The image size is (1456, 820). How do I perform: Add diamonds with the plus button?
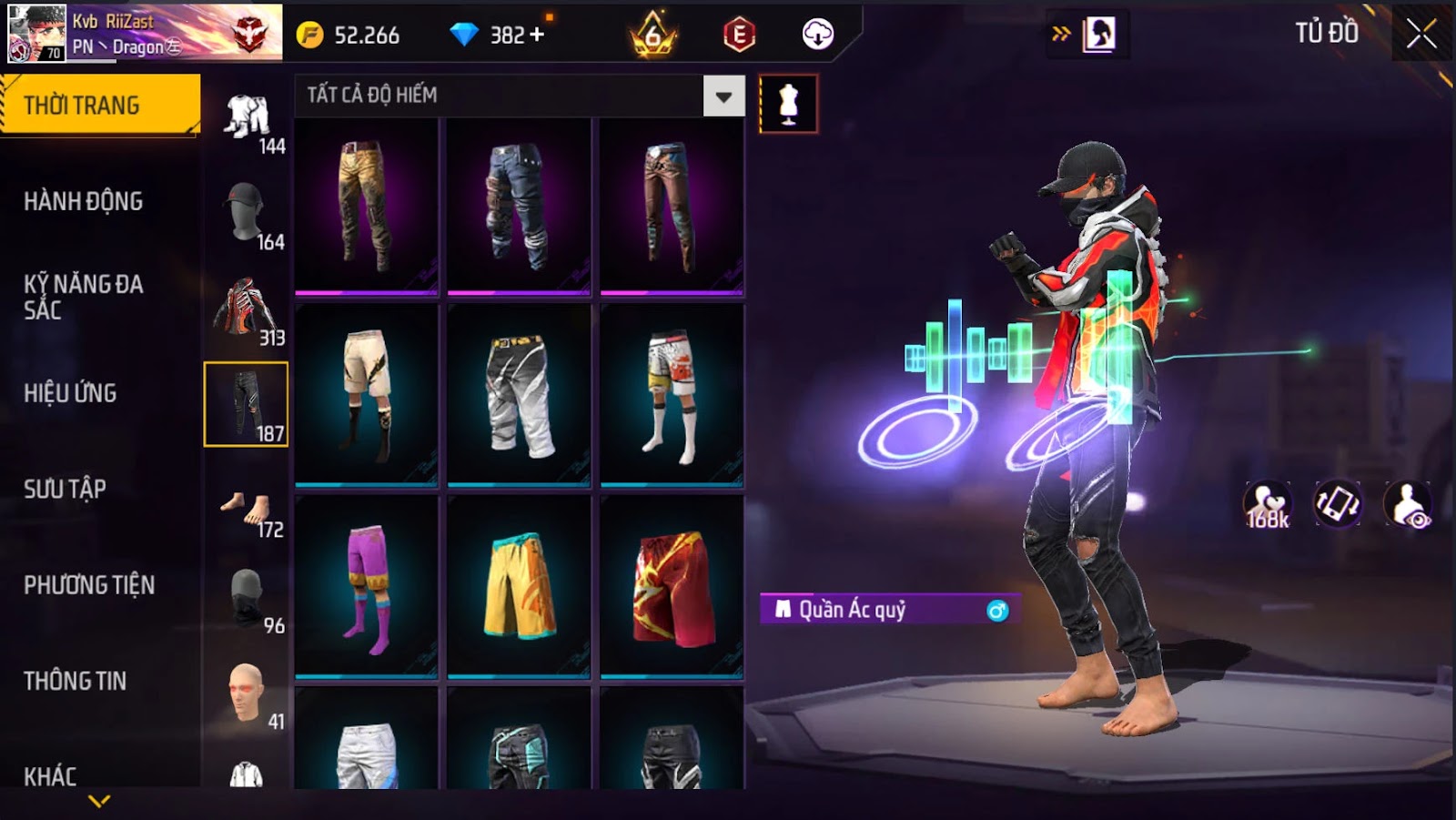[x=537, y=35]
